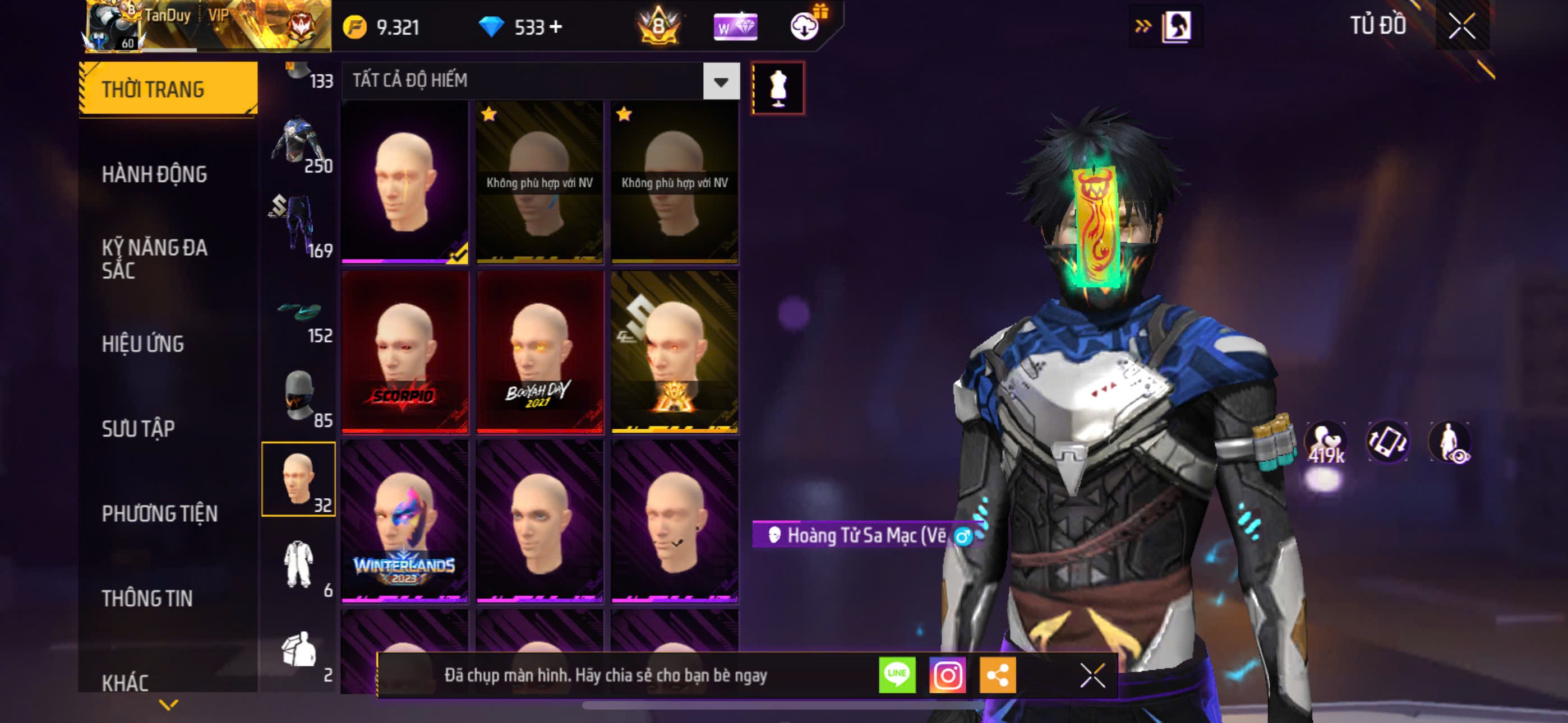Select the SCORPIO face paint tile

tap(405, 352)
